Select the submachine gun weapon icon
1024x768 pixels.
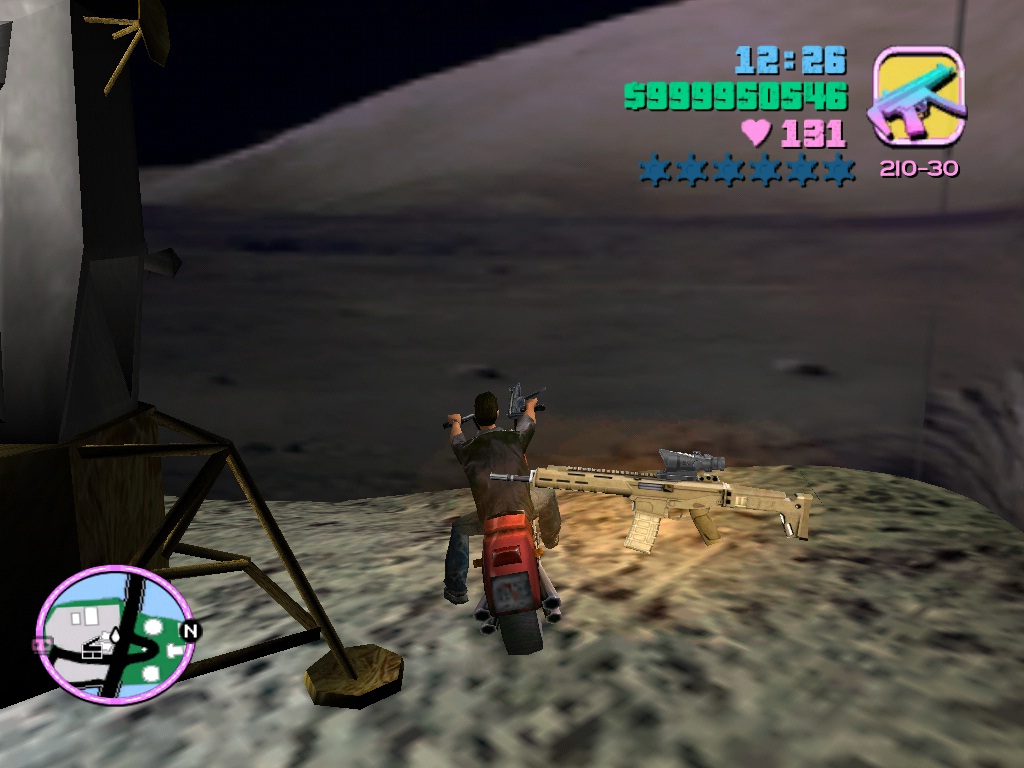[x=918, y=97]
